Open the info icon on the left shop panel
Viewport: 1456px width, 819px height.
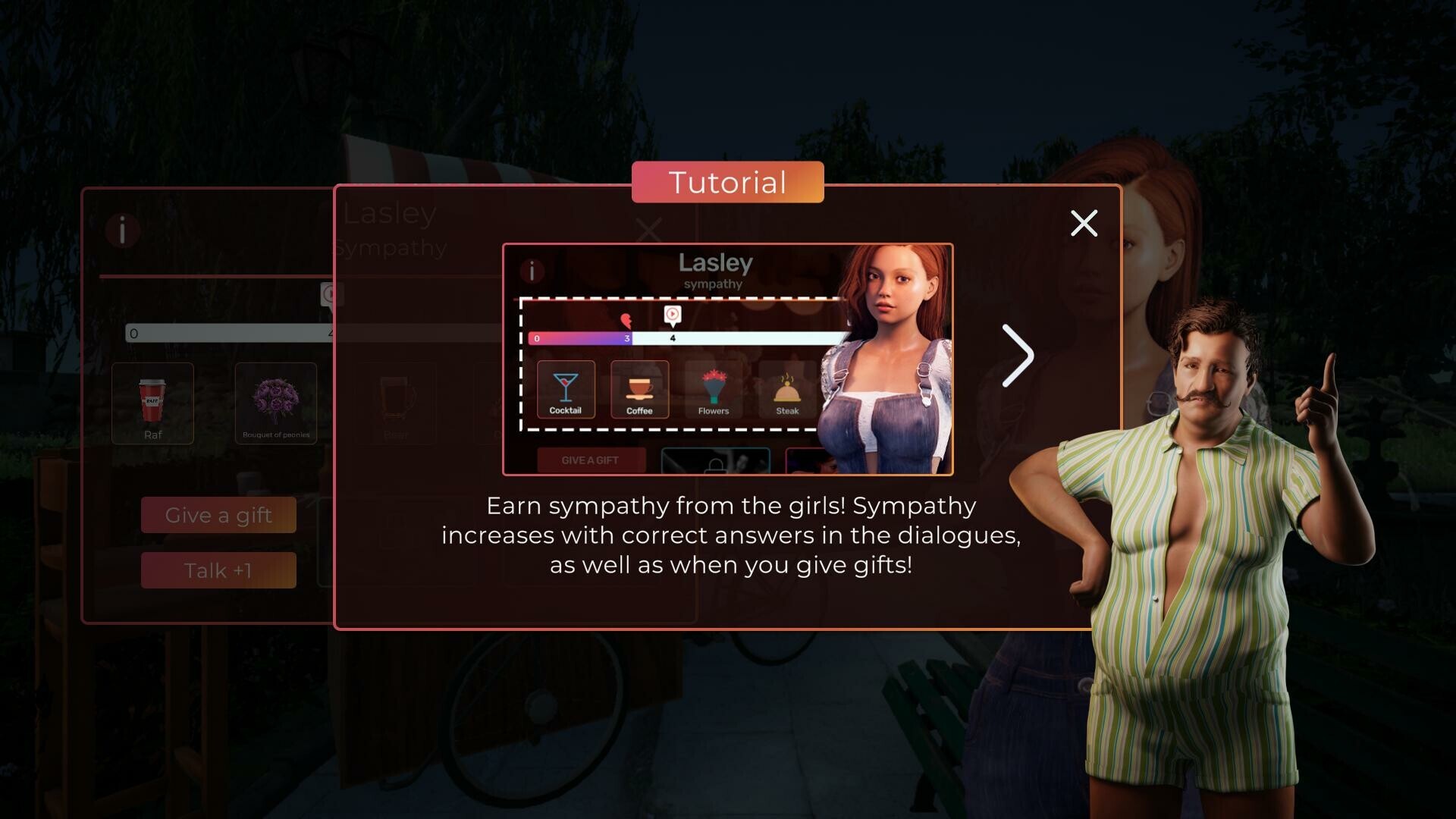tap(124, 231)
